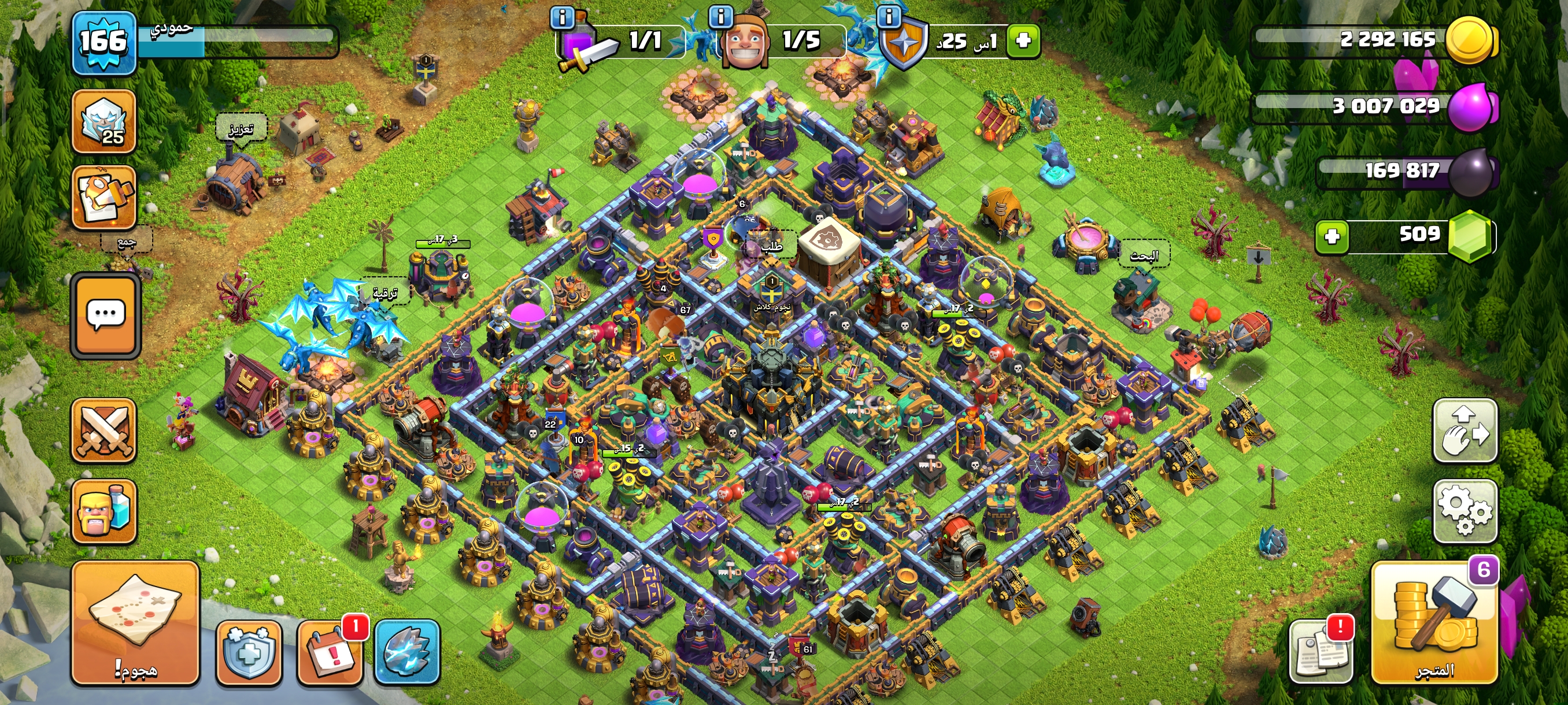Add shield time with the green plus
Viewport: 1568px width, 705px height.
click(1023, 41)
